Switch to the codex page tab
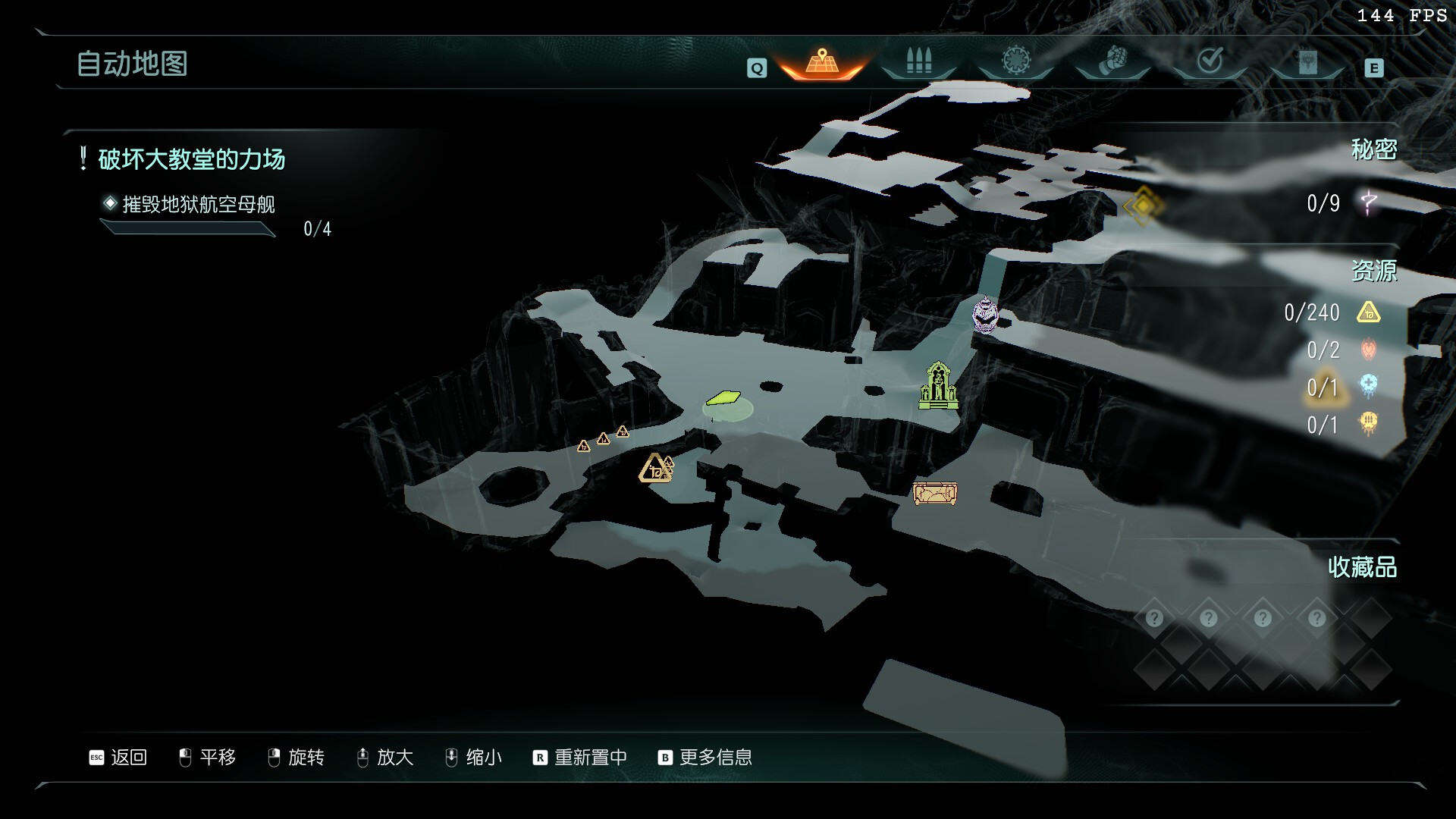Image resolution: width=1456 pixels, height=819 pixels. [x=1307, y=62]
